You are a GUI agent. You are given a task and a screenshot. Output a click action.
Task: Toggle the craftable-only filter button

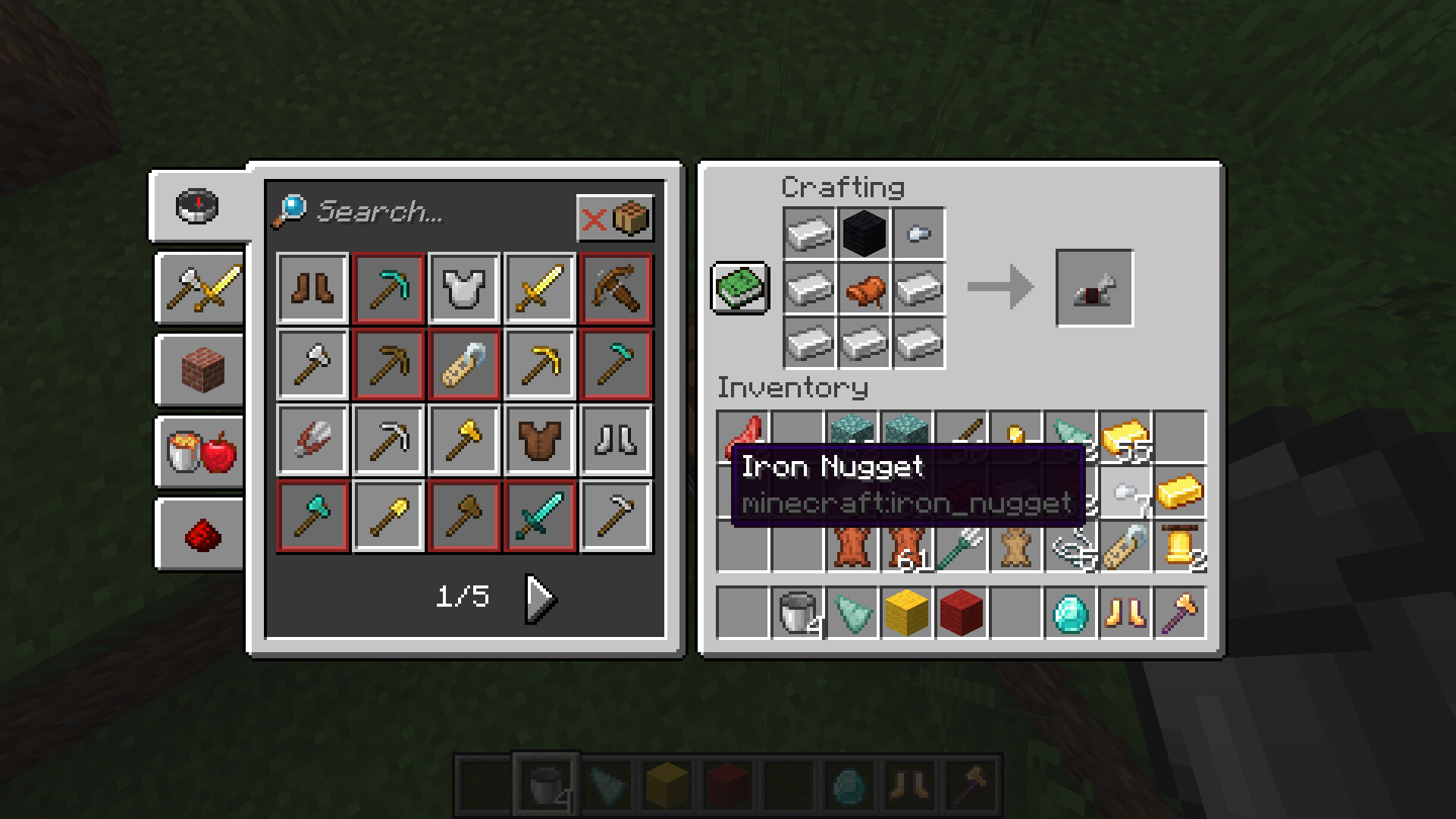tap(615, 219)
